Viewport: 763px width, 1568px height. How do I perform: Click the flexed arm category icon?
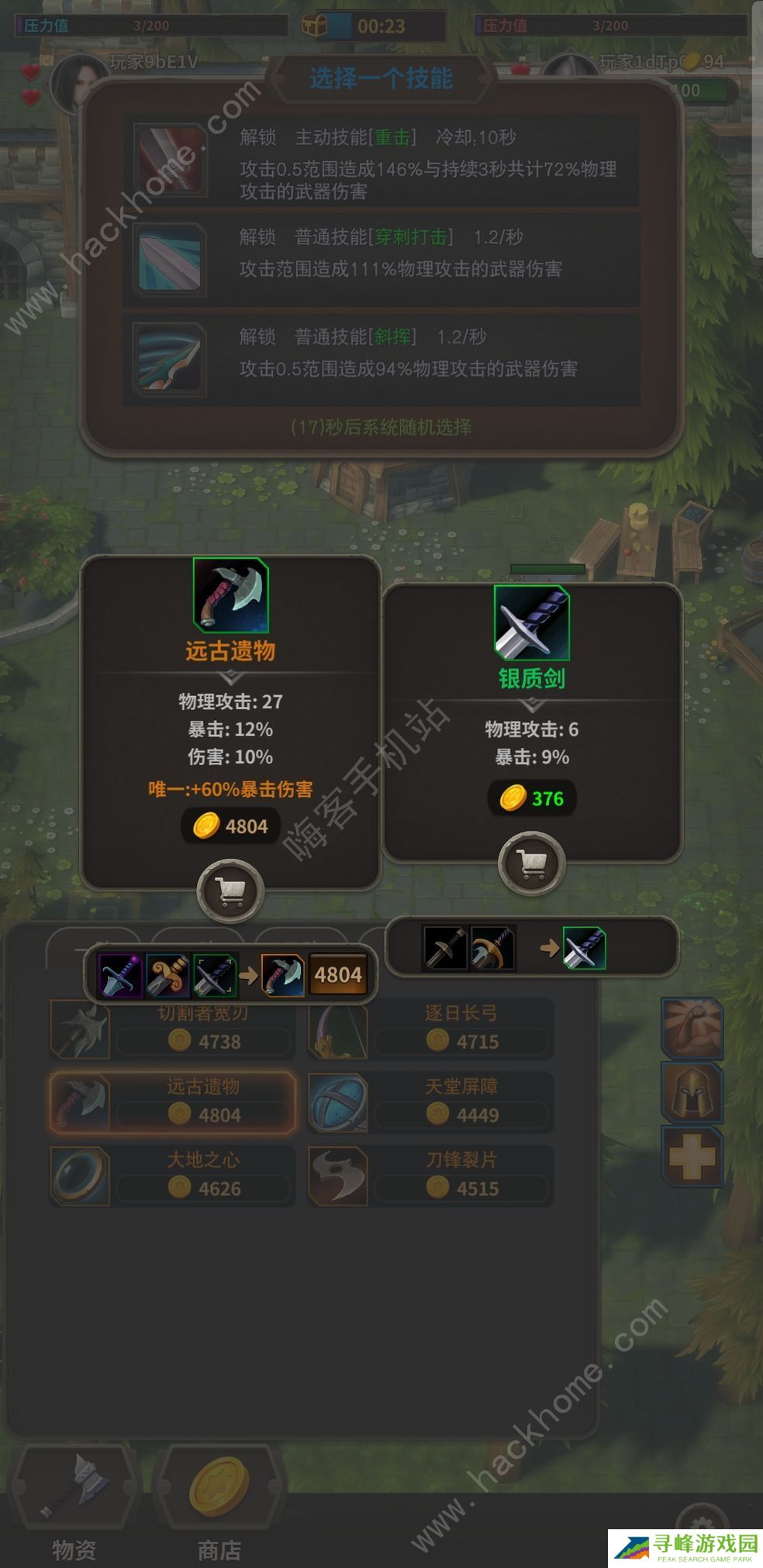click(x=692, y=1028)
